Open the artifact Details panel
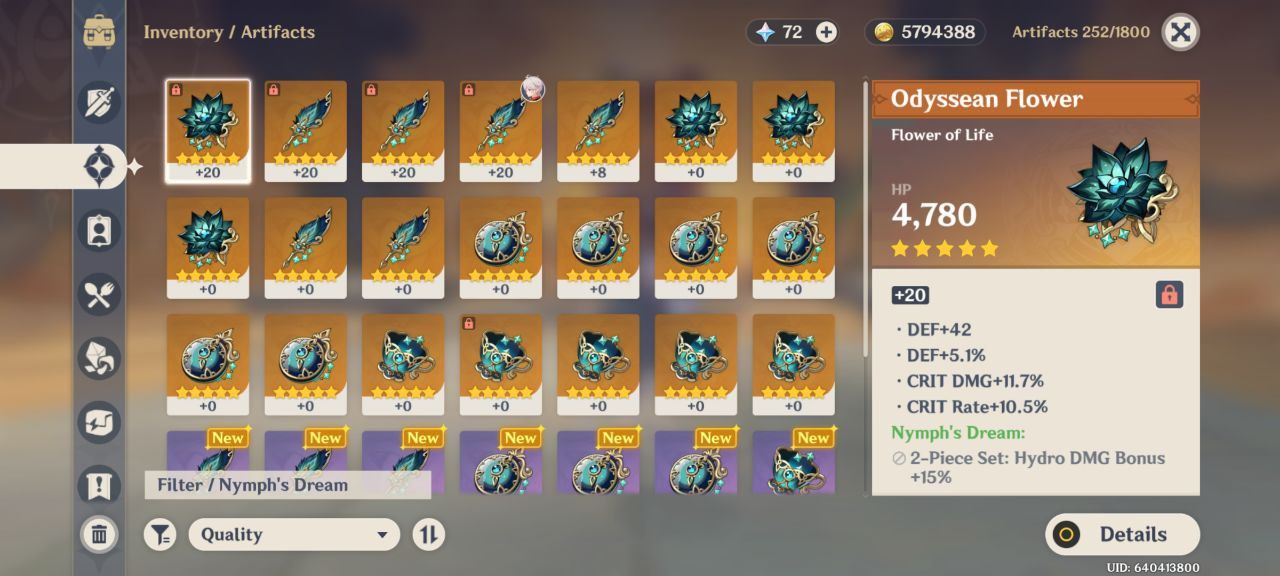1280x576 pixels. coord(1122,534)
